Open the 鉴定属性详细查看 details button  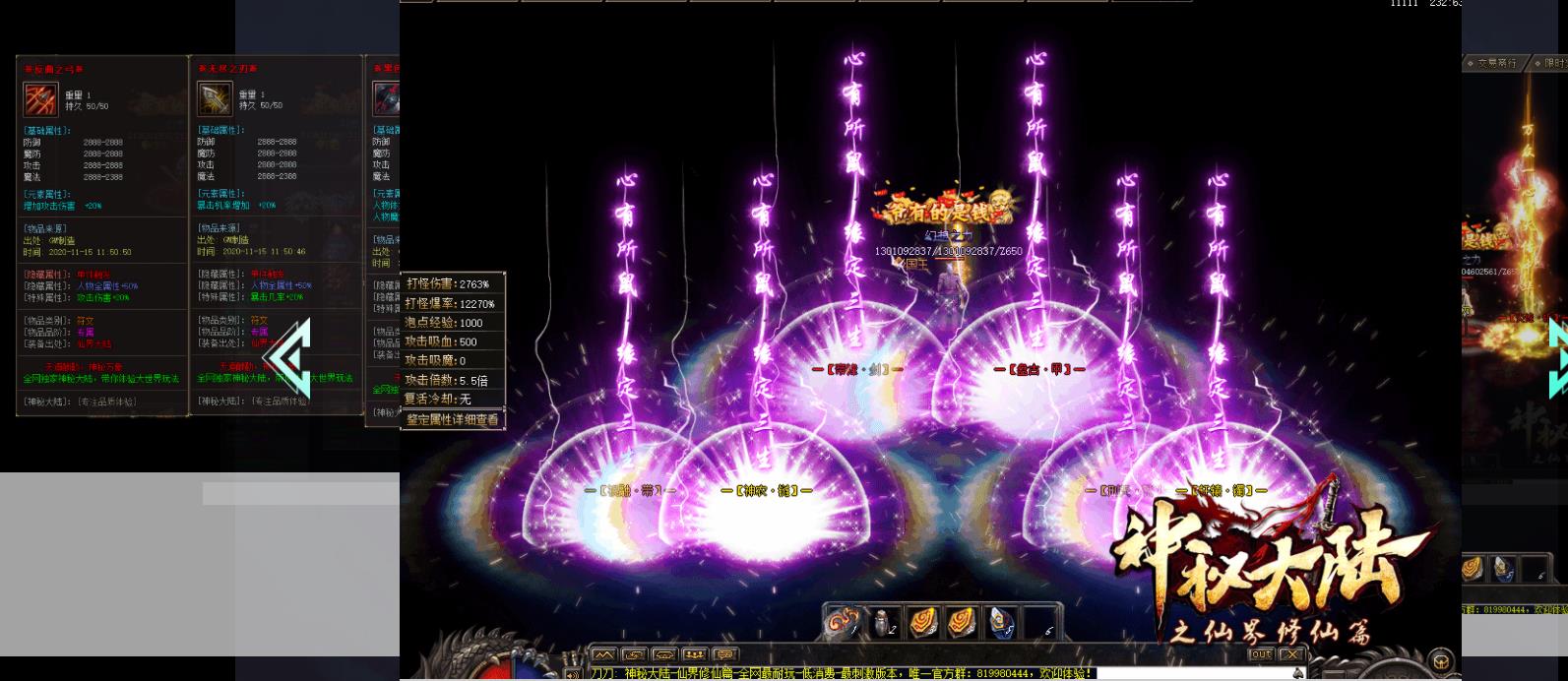point(453,419)
